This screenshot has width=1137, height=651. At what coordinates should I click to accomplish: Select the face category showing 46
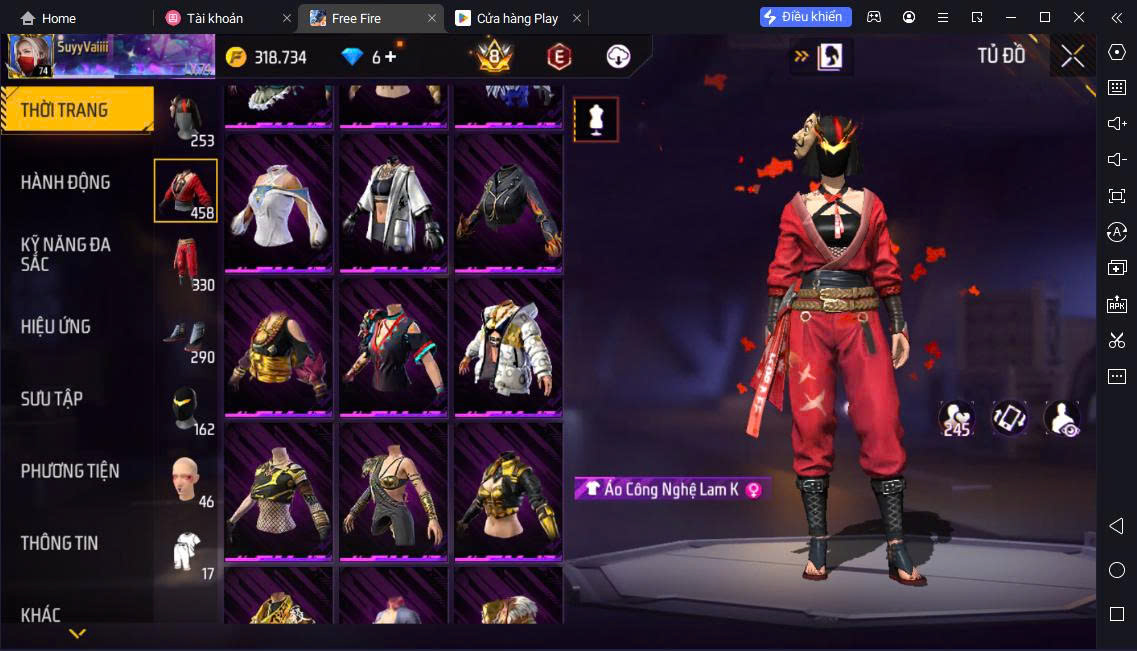pyautogui.click(x=186, y=481)
